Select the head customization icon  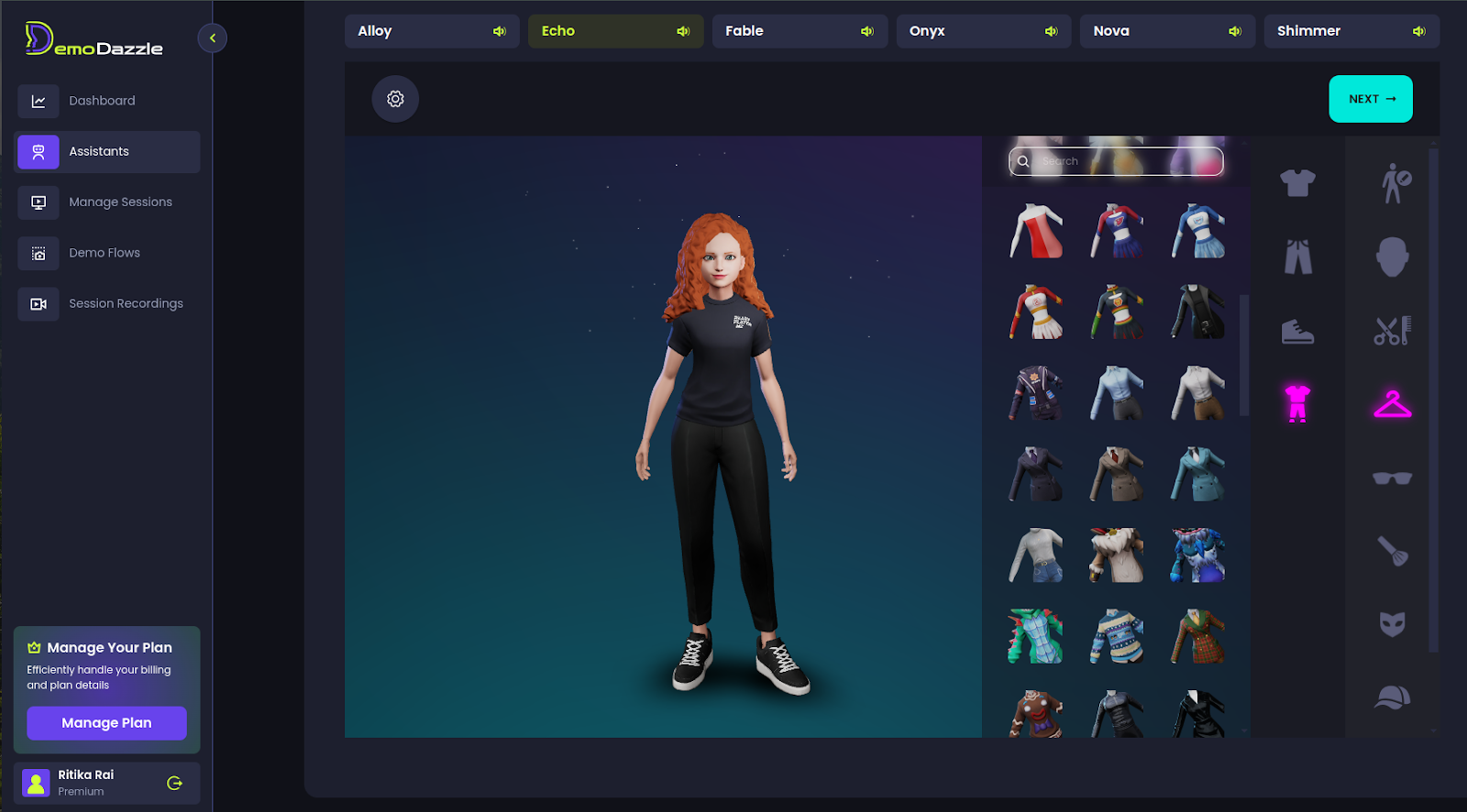(1392, 258)
